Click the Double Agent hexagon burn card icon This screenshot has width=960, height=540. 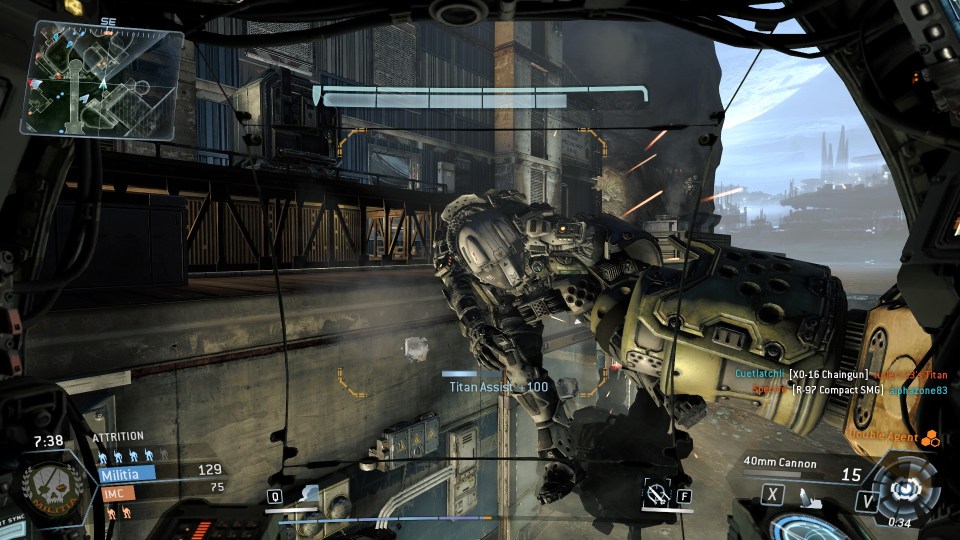click(x=930, y=438)
